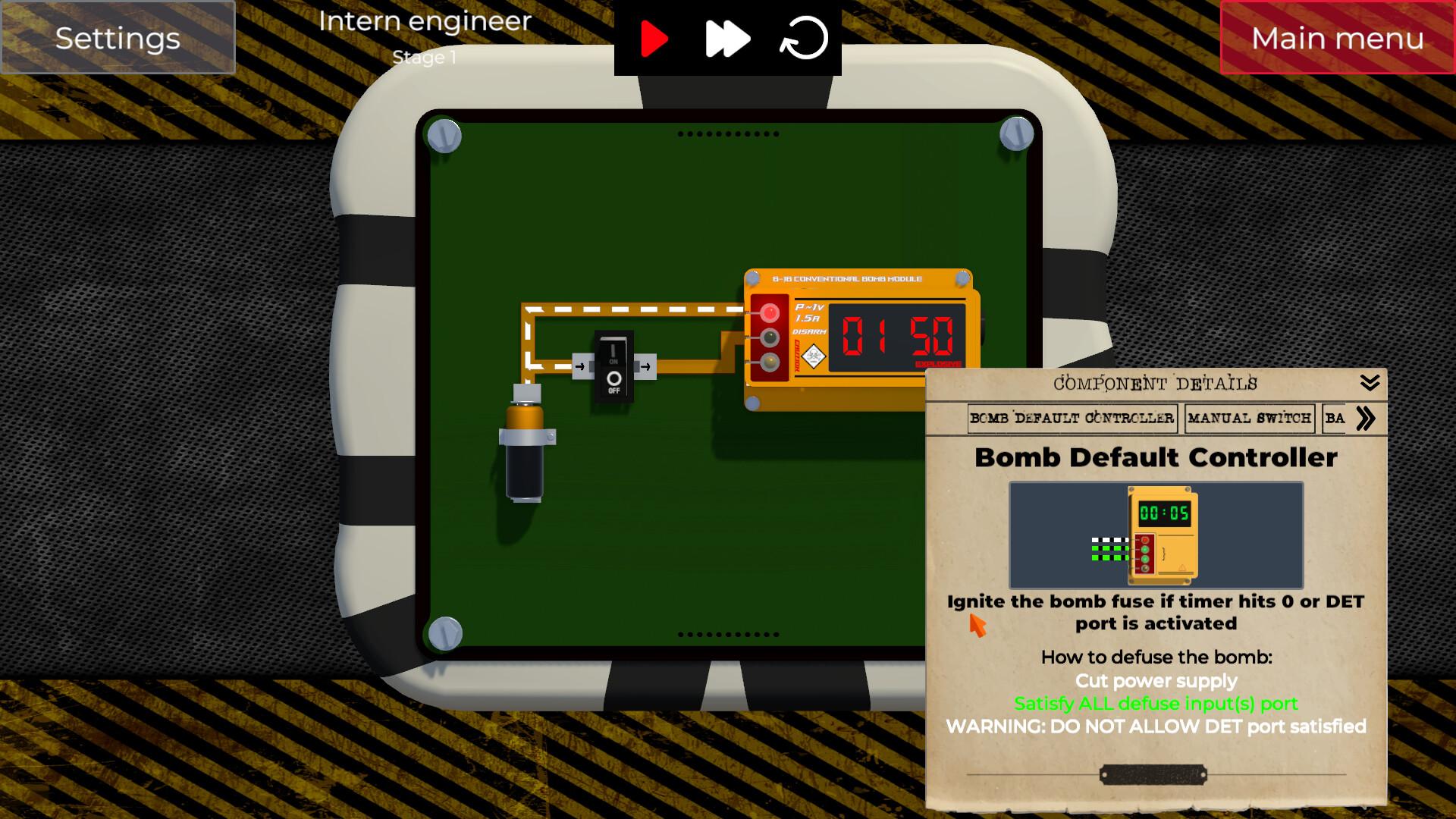The image size is (1456, 819).
Task: Show more component tabs with right chevron
Action: (x=1366, y=419)
